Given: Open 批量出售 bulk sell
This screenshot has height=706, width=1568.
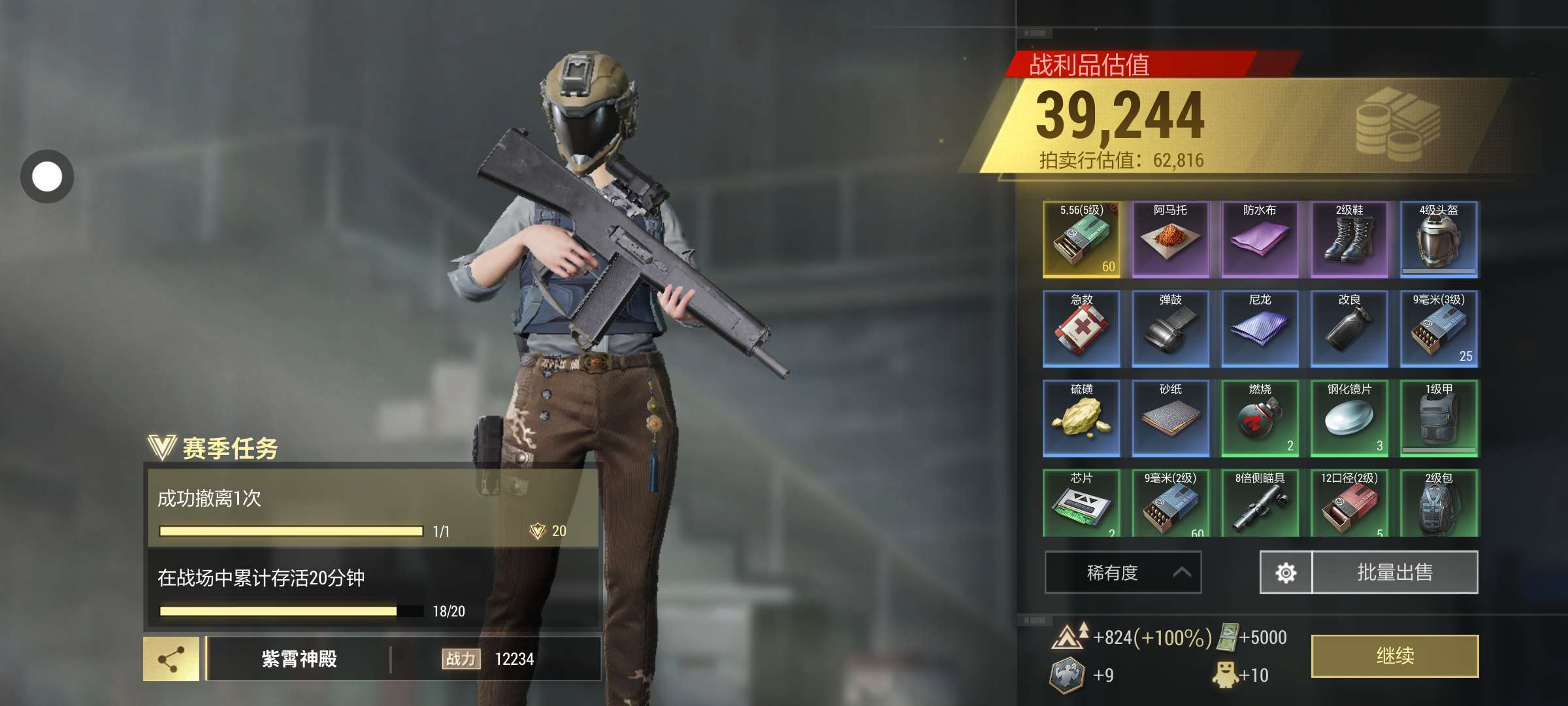Looking at the screenshot, I should click(1394, 573).
